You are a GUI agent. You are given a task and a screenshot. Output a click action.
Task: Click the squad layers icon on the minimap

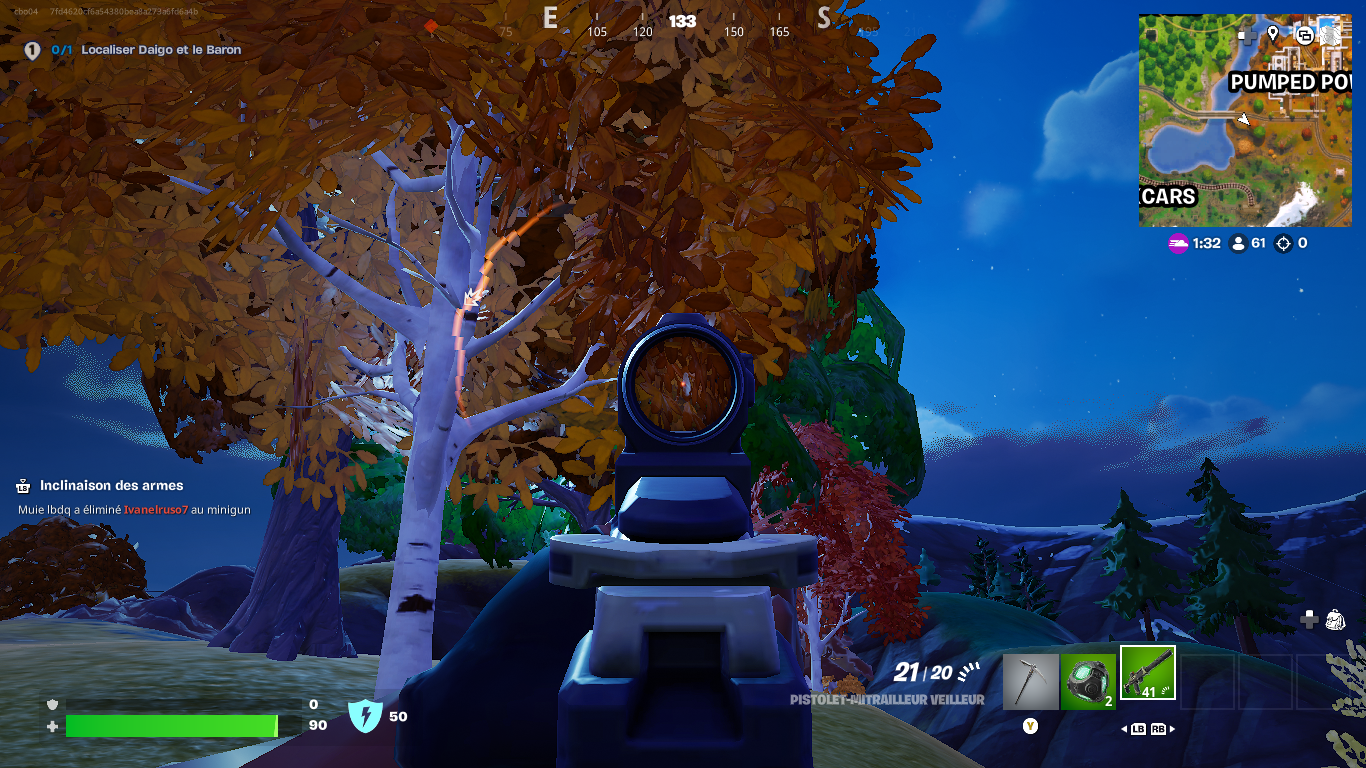1305,36
